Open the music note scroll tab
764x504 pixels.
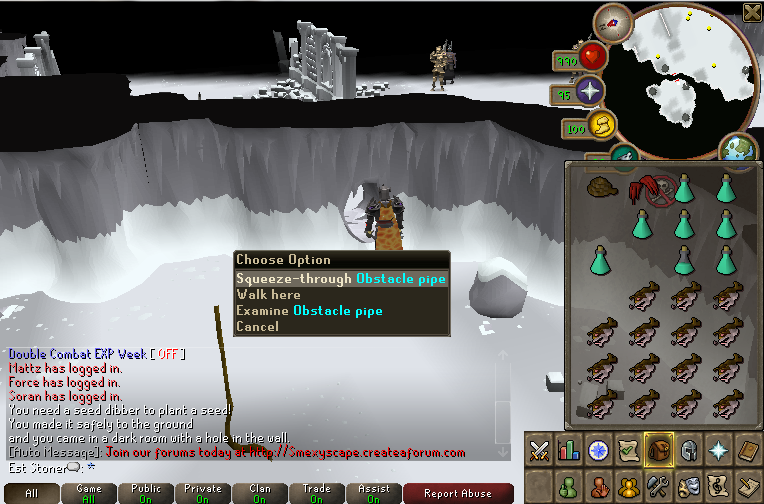[718, 488]
